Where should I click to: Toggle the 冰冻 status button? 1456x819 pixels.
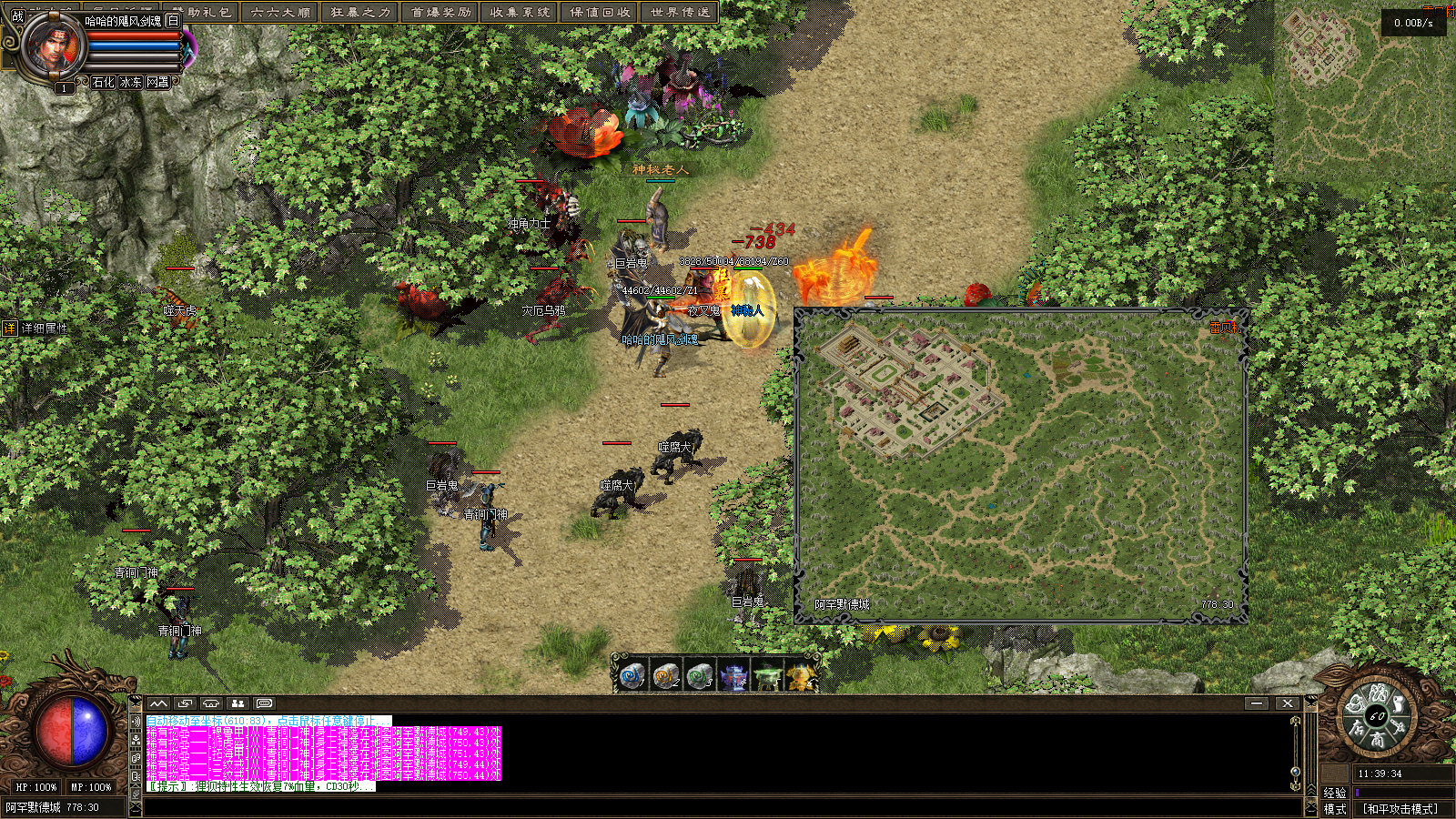click(131, 82)
